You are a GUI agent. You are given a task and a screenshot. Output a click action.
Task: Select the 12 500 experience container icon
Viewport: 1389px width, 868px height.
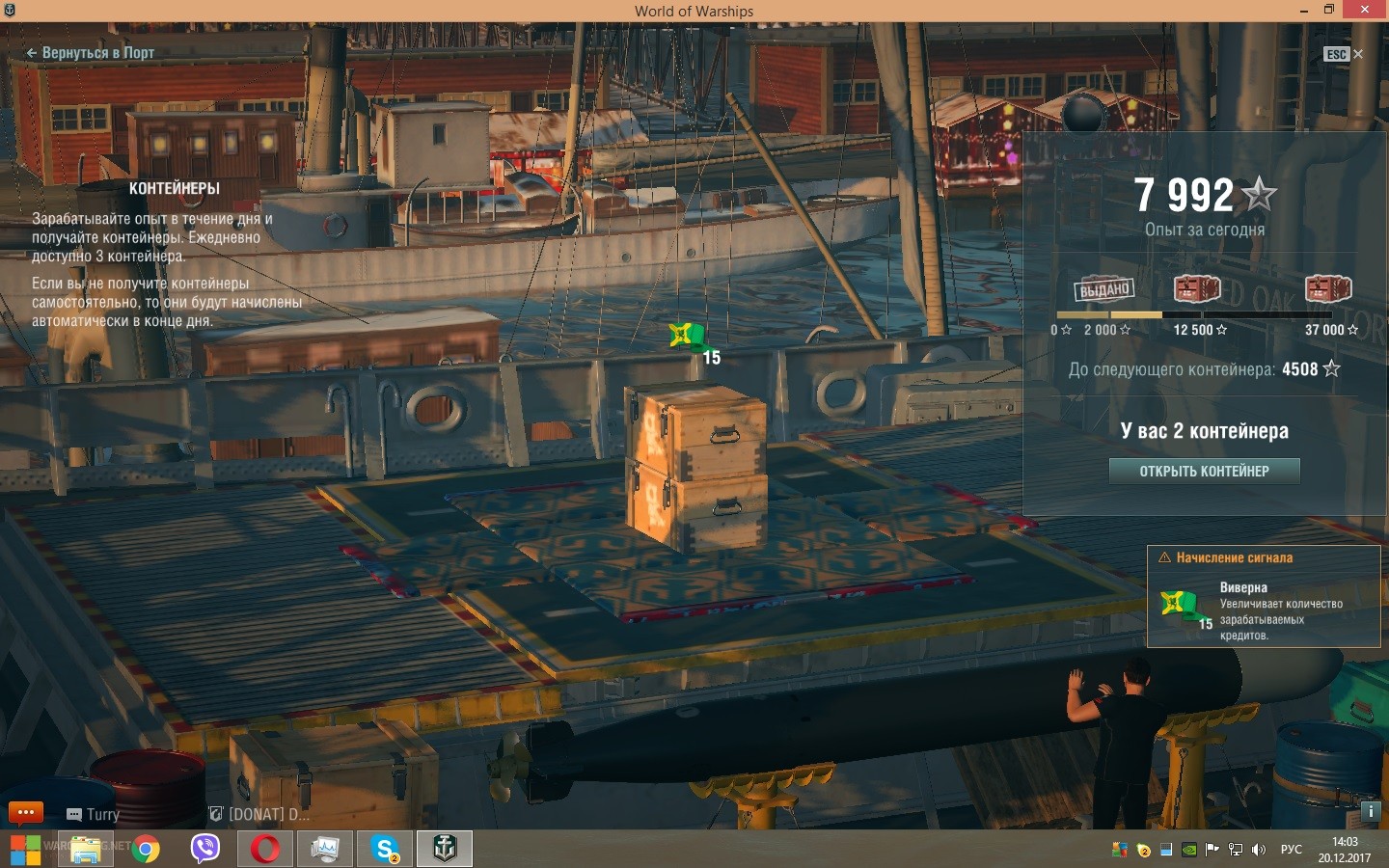1197,288
